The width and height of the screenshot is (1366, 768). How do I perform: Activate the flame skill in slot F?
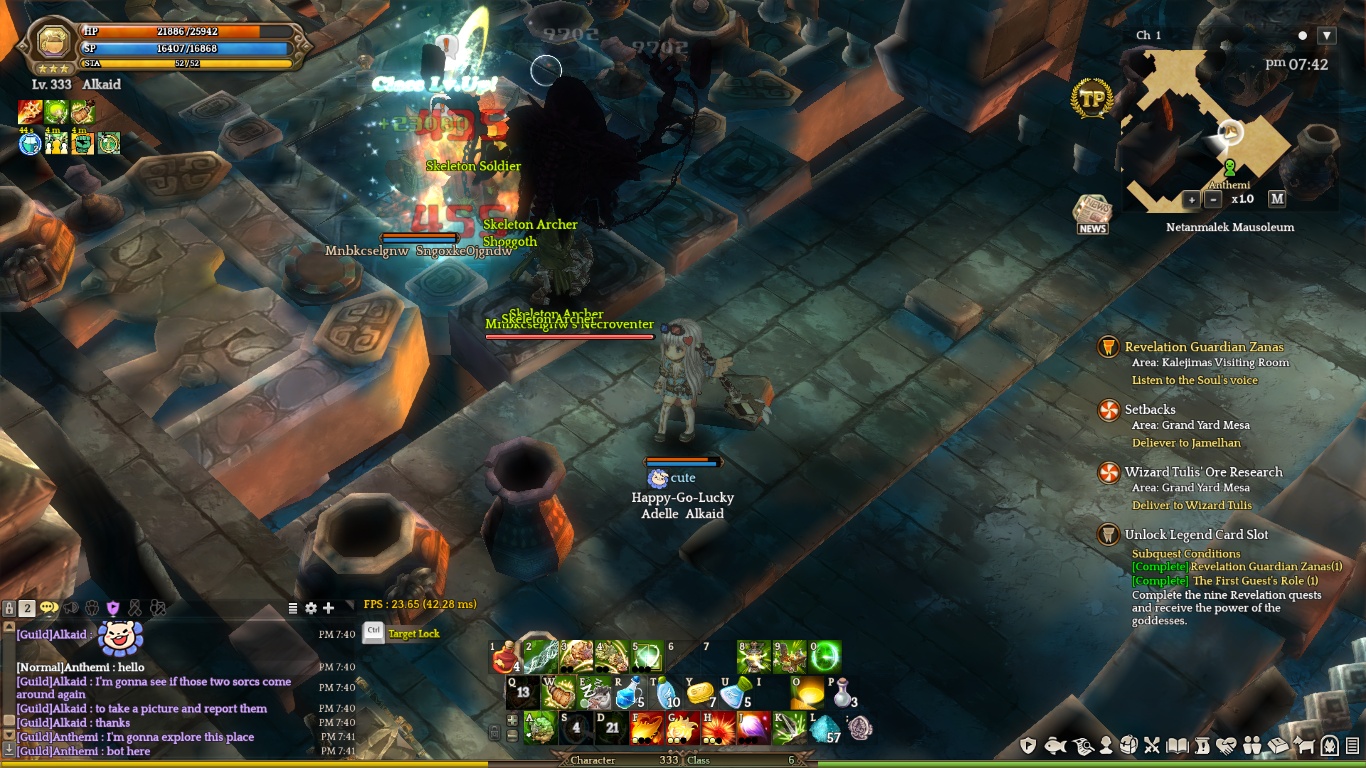(x=646, y=728)
